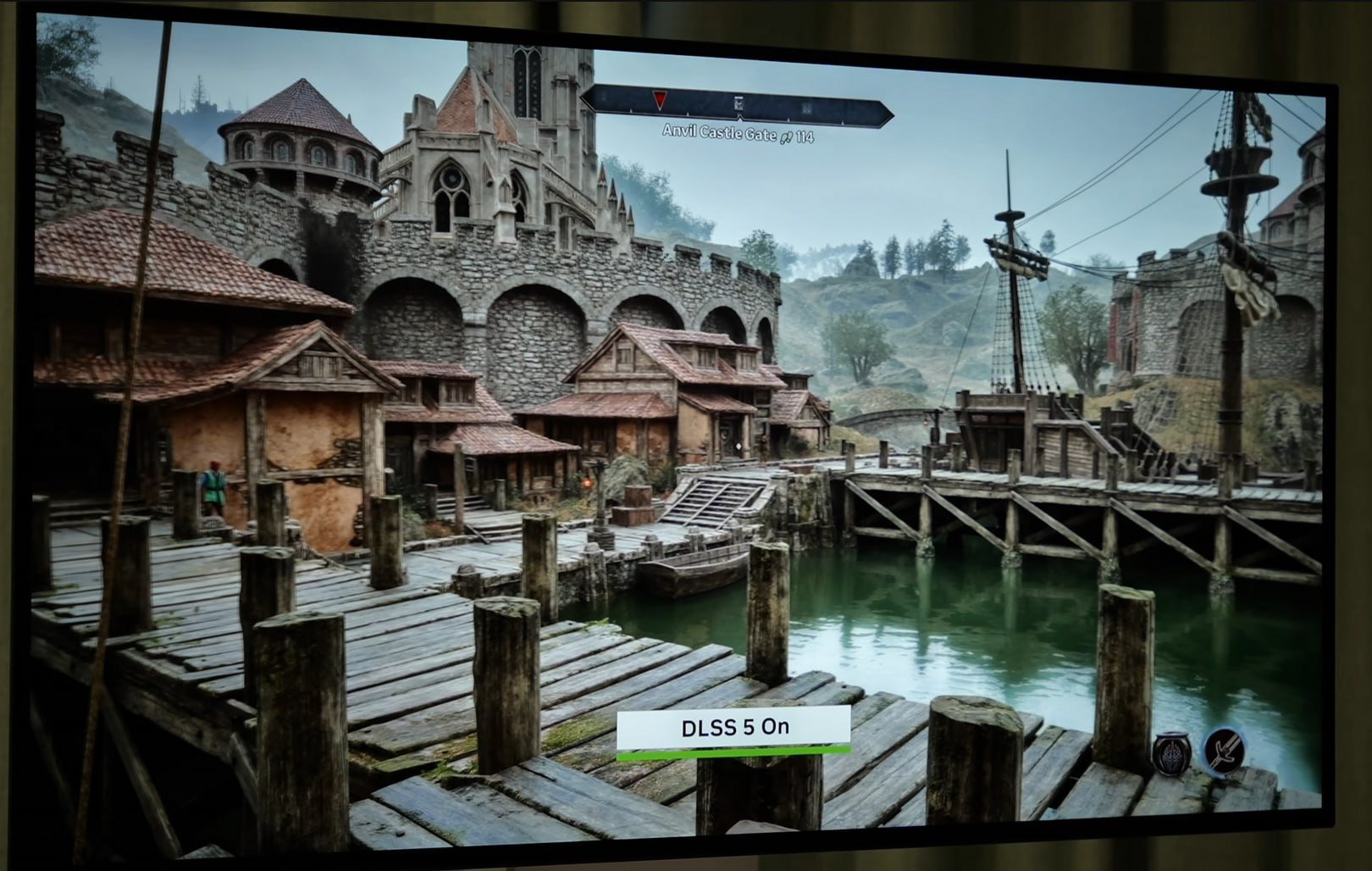The width and height of the screenshot is (1372, 871).
Task: Click the DLSS 5 On label
Action: pos(733,728)
